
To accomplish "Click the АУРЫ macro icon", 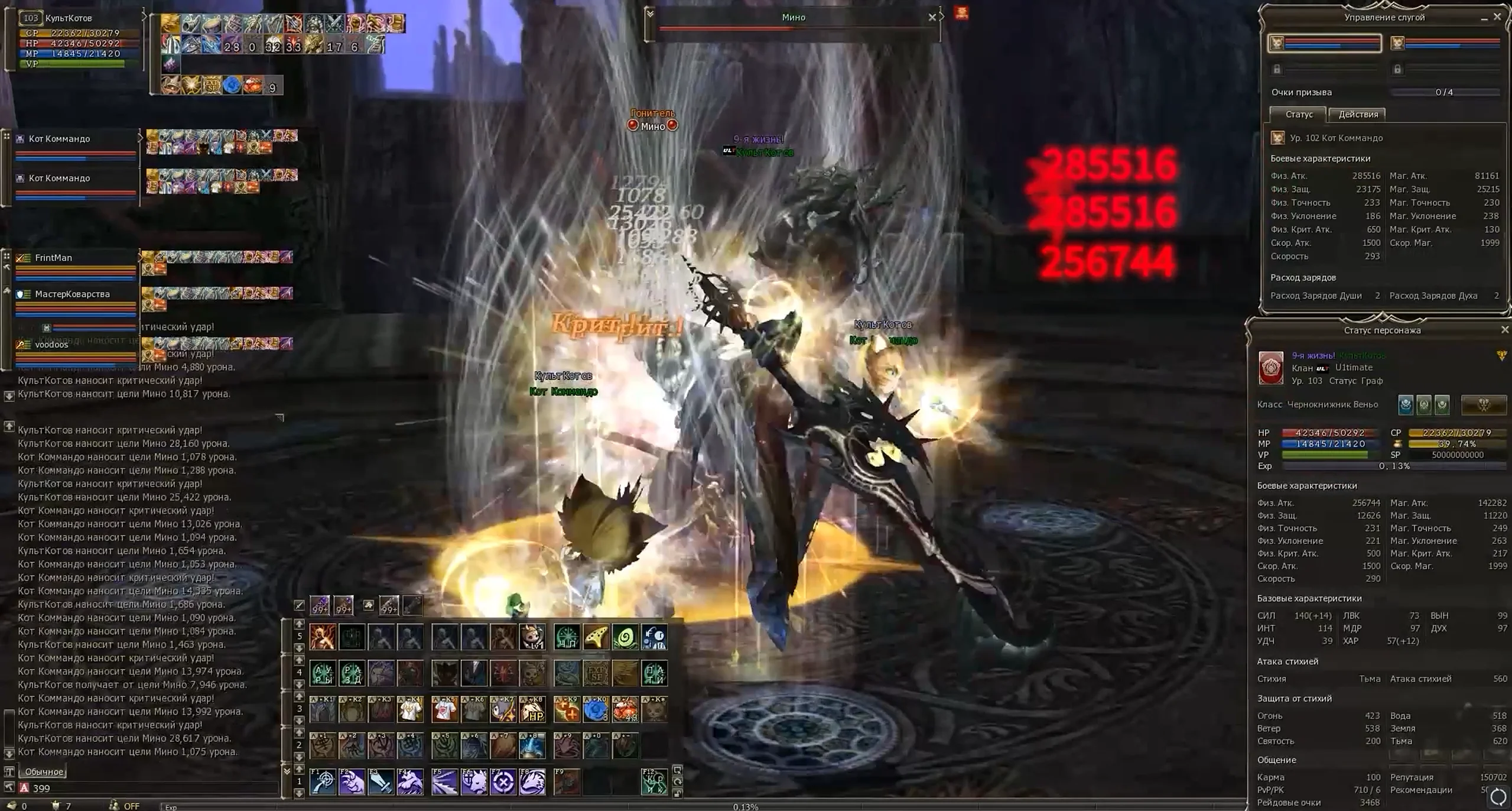I will coord(323,673).
